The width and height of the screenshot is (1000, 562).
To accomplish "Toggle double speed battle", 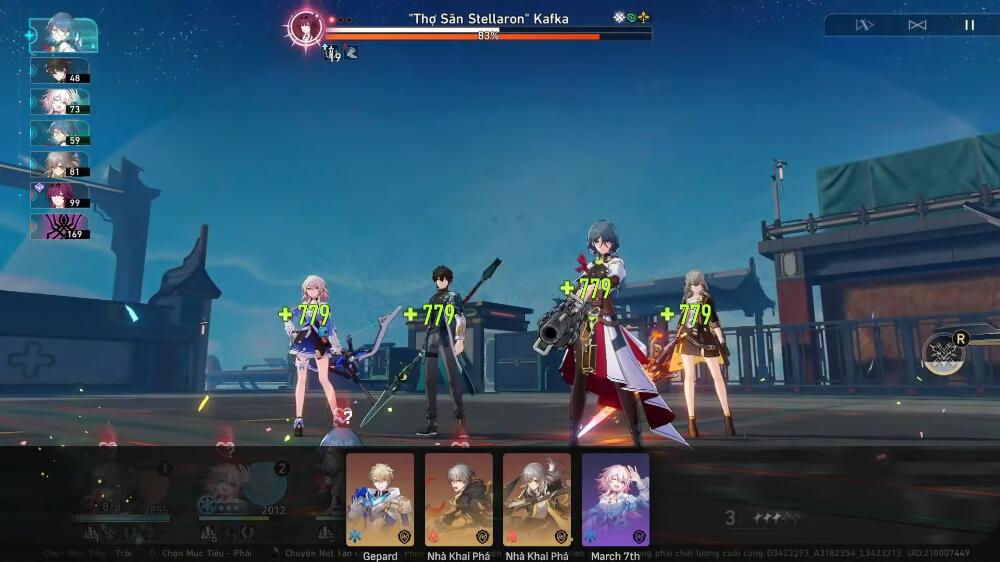I will coord(864,25).
